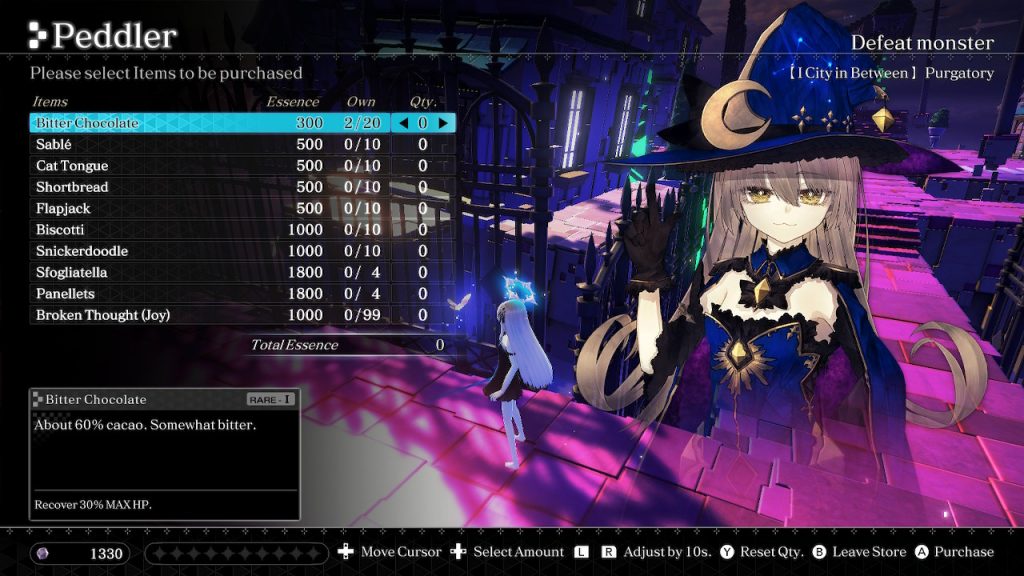
Task: Select Cat Tongue from the shop list
Action: [72, 166]
